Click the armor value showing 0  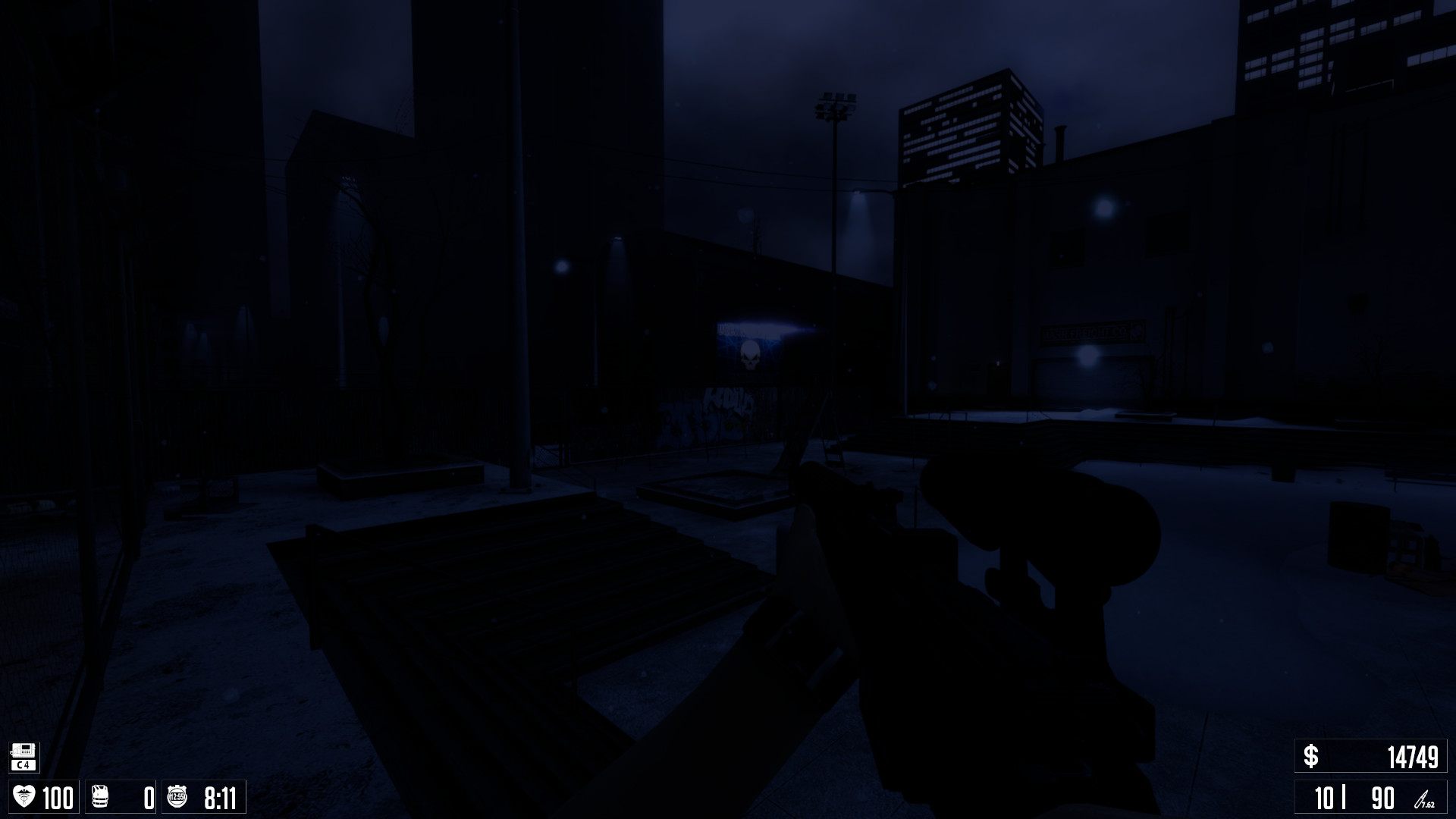click(x=149, y=798)
